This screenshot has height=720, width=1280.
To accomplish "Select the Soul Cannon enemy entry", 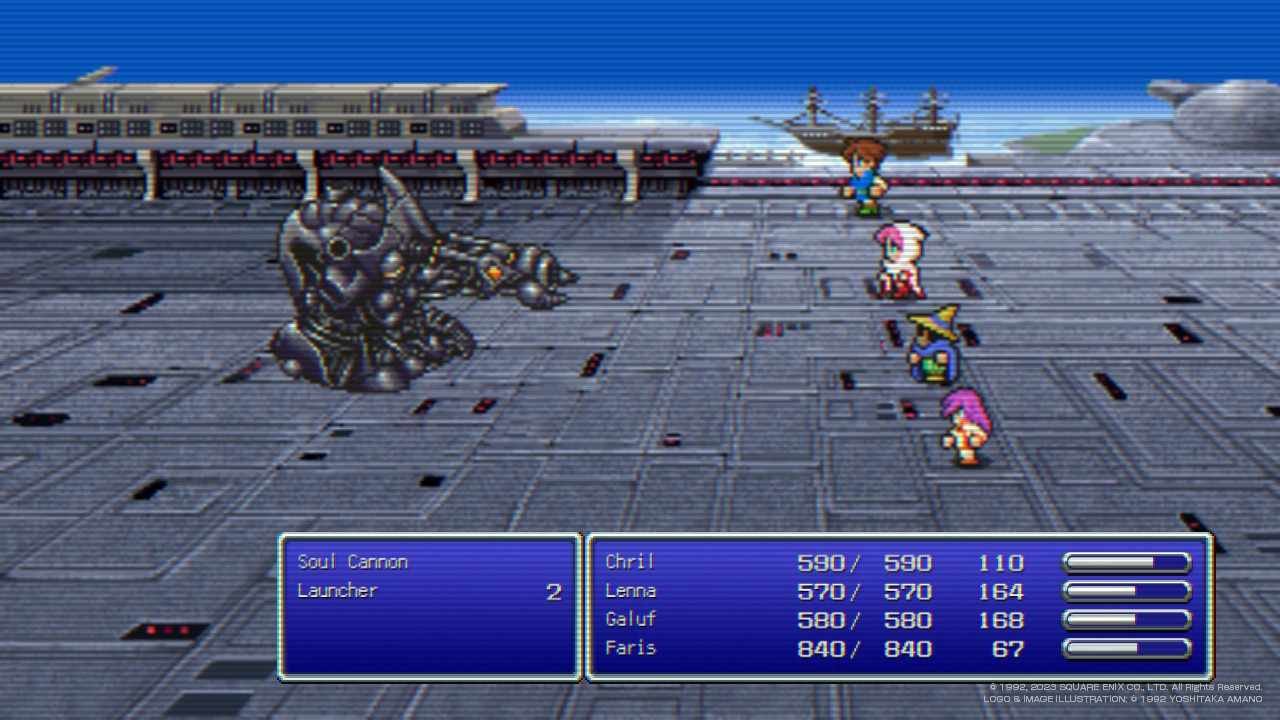I will 353,562.
